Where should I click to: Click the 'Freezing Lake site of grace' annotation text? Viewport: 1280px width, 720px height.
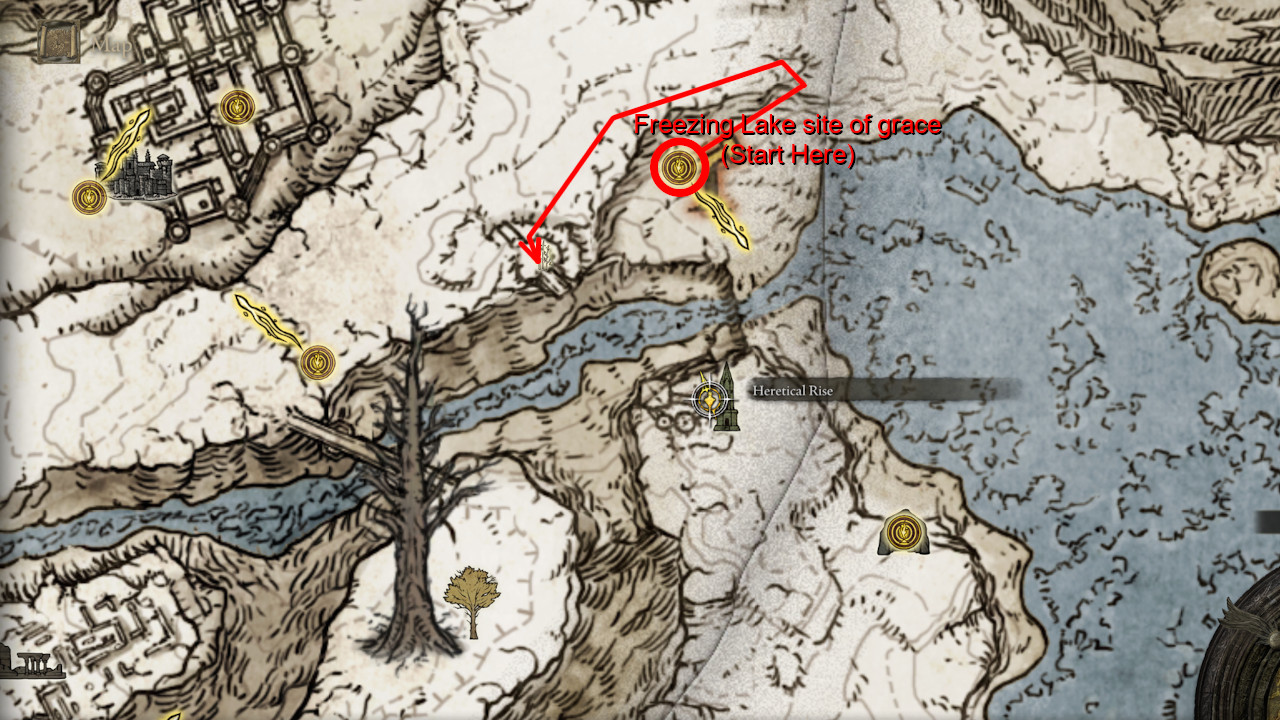(x=786, y=126)
